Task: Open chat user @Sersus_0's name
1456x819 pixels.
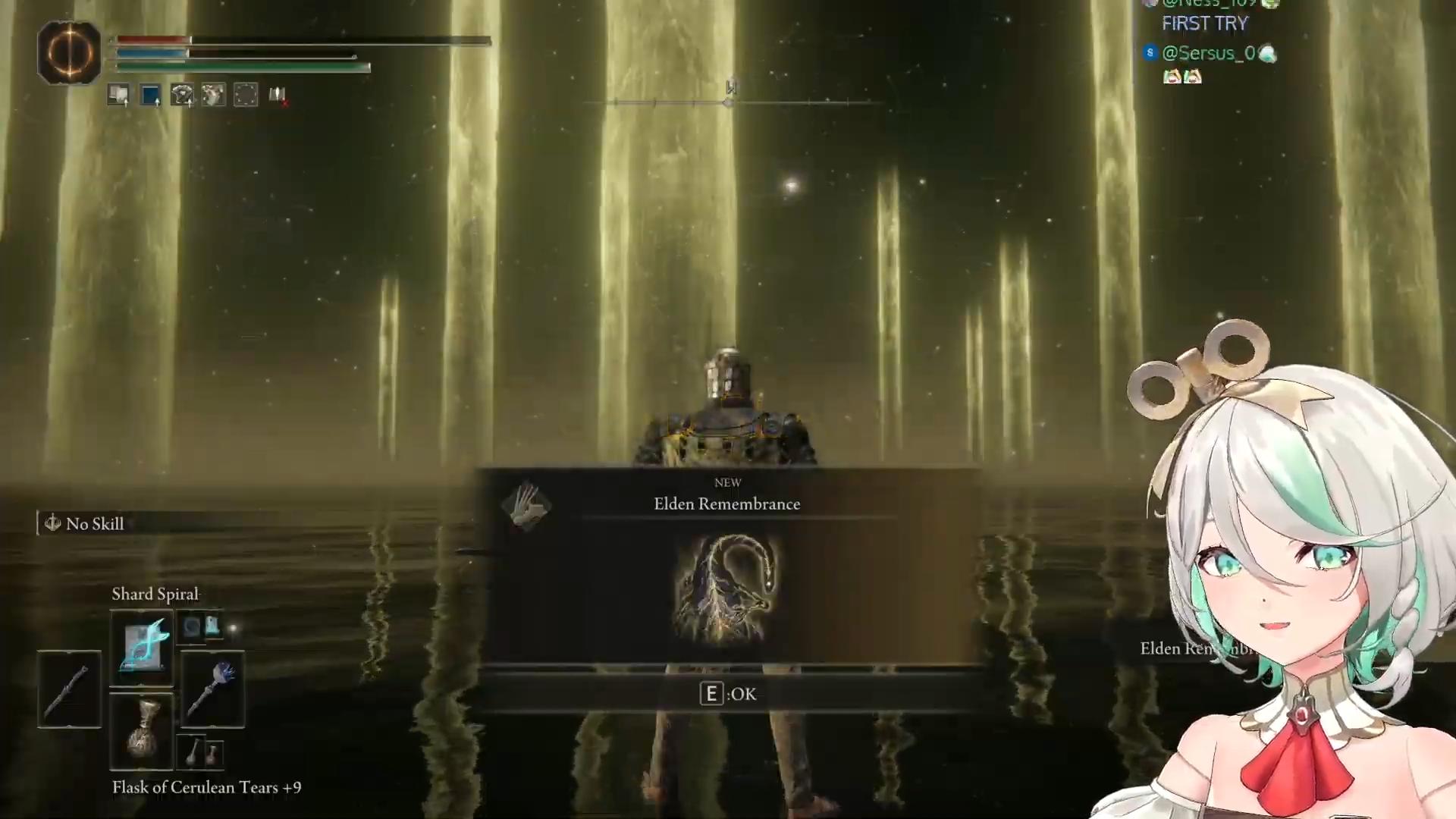Action: (1208, 53)
